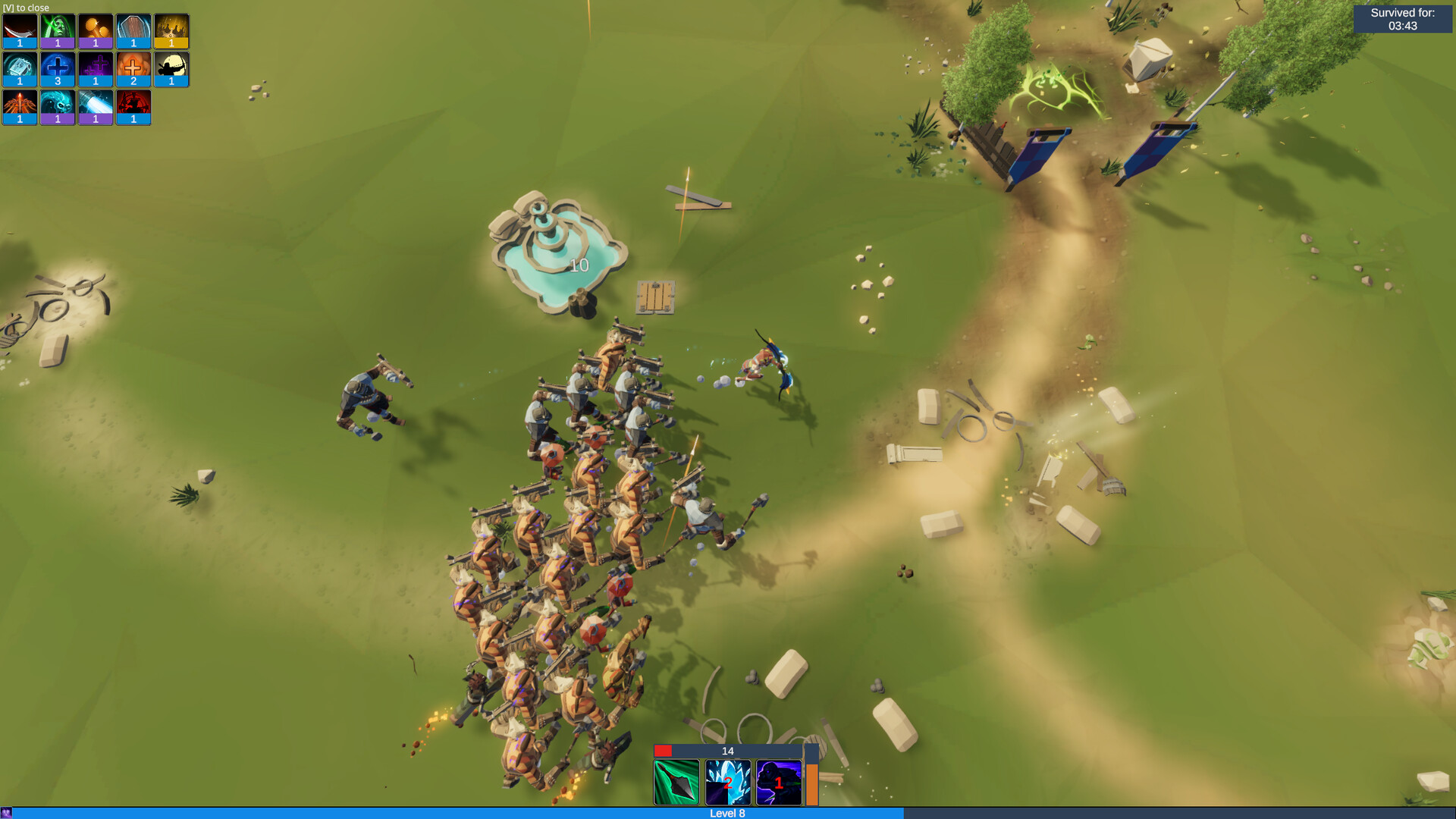The width and height of the screenshot is (1456, 819).
Task: Select the moonlit archer silhouette upgrade
Action: click(171, 65)
